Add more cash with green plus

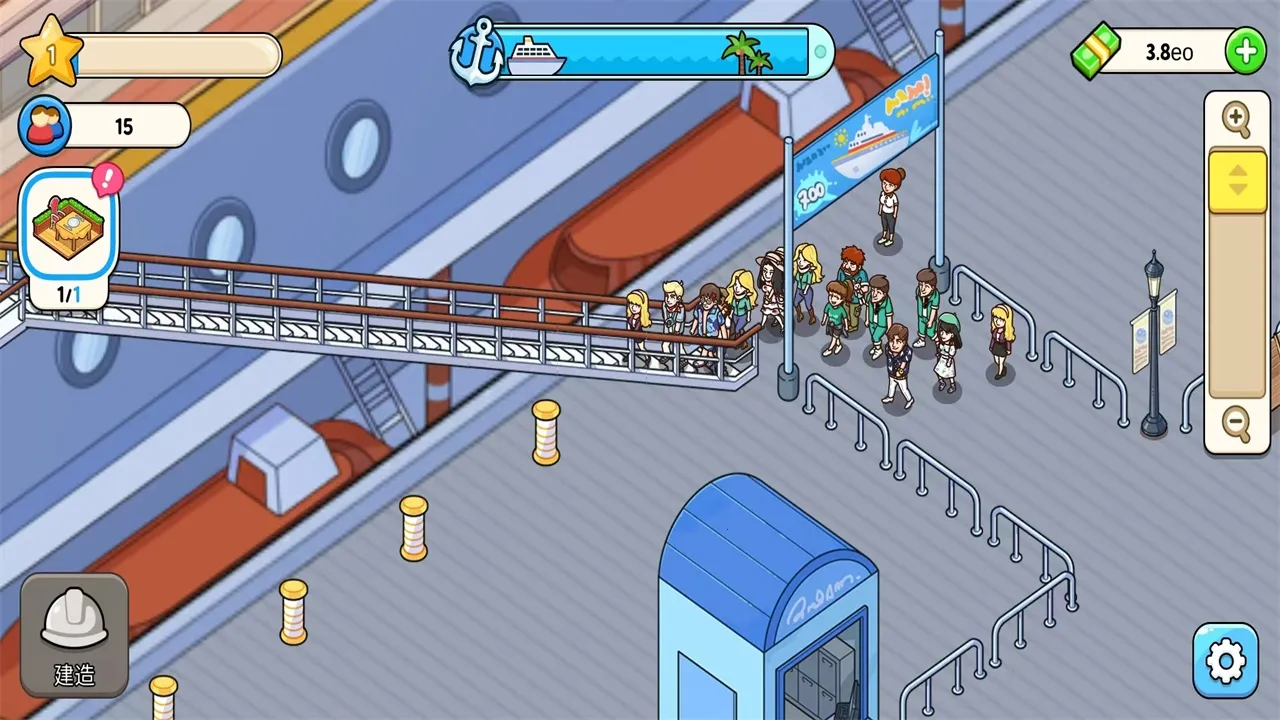pyautogui.click(x=1245, y=52)
